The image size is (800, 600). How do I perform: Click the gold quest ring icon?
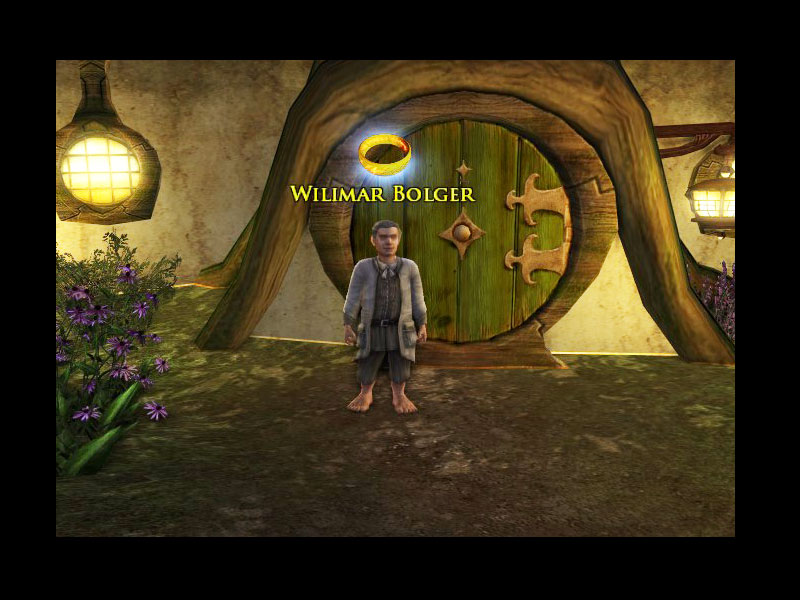pyautogui.click(x=384, y=153)
